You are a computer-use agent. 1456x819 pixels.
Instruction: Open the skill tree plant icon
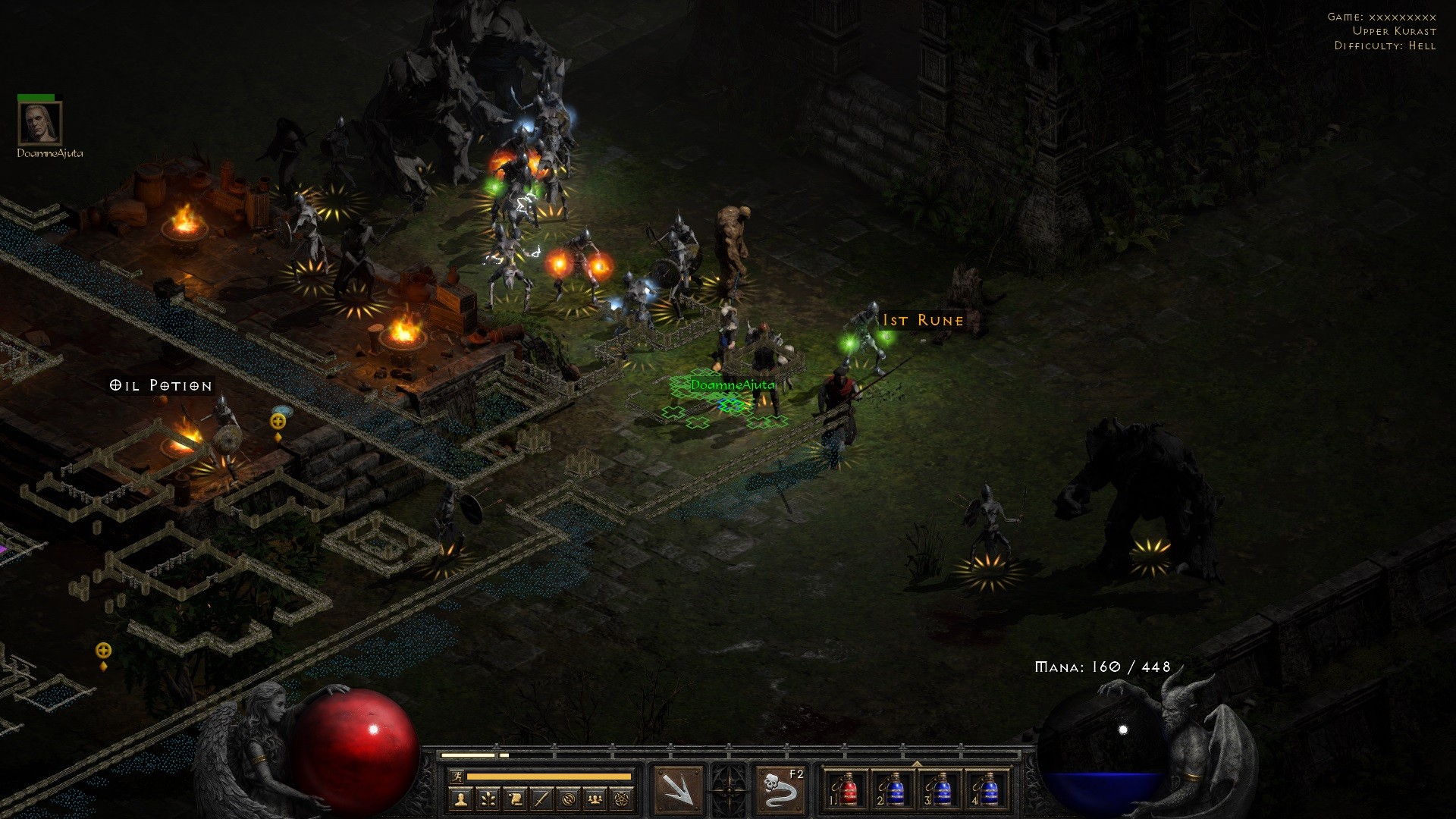tap(488, 799)
